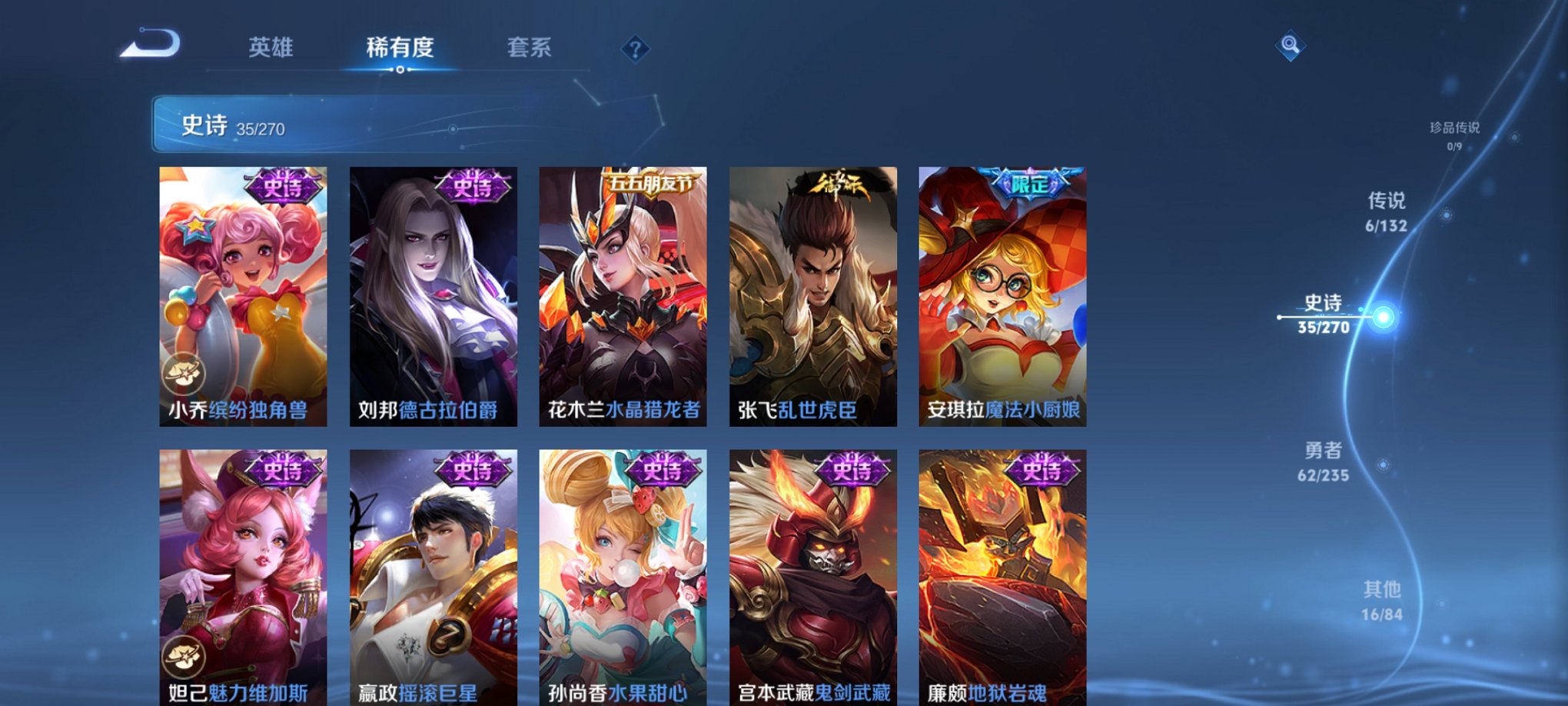1568x706 pixels.
Task: Open the 珍品传说 category
Action: [x=1457, y=128]
